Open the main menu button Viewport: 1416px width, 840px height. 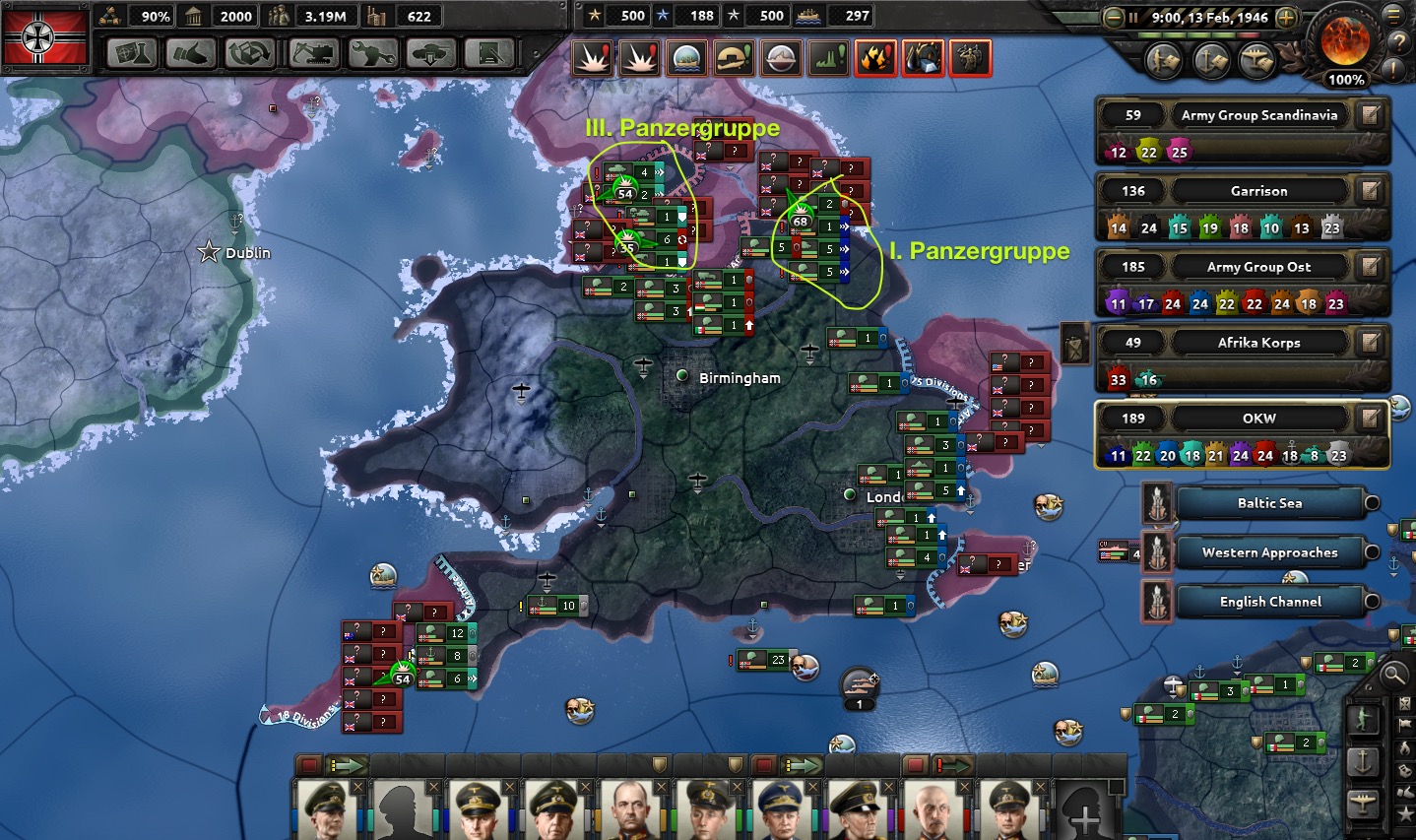tap(1395, 16)
